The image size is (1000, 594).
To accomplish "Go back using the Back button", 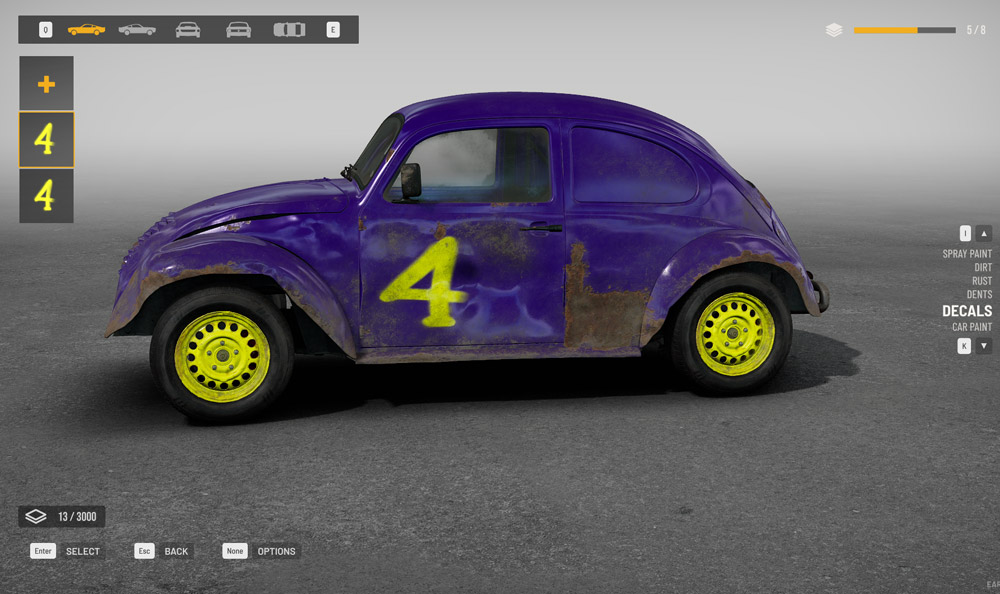I will pos(176,551).
